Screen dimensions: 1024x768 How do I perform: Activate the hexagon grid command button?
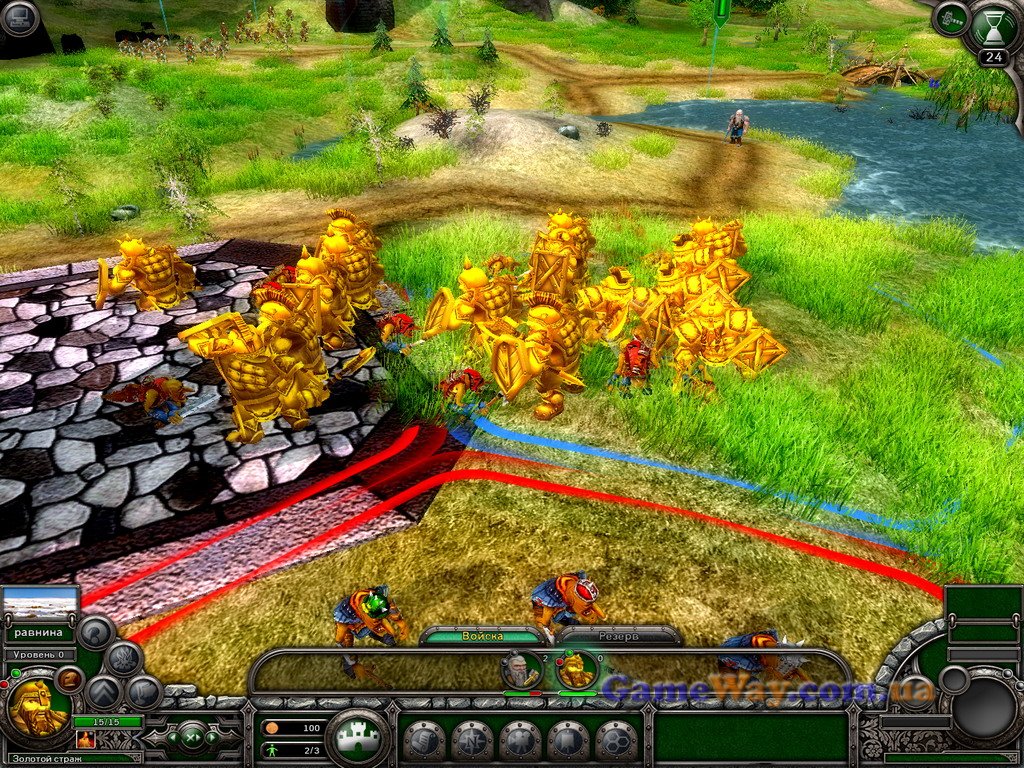(x=616, y=741)
